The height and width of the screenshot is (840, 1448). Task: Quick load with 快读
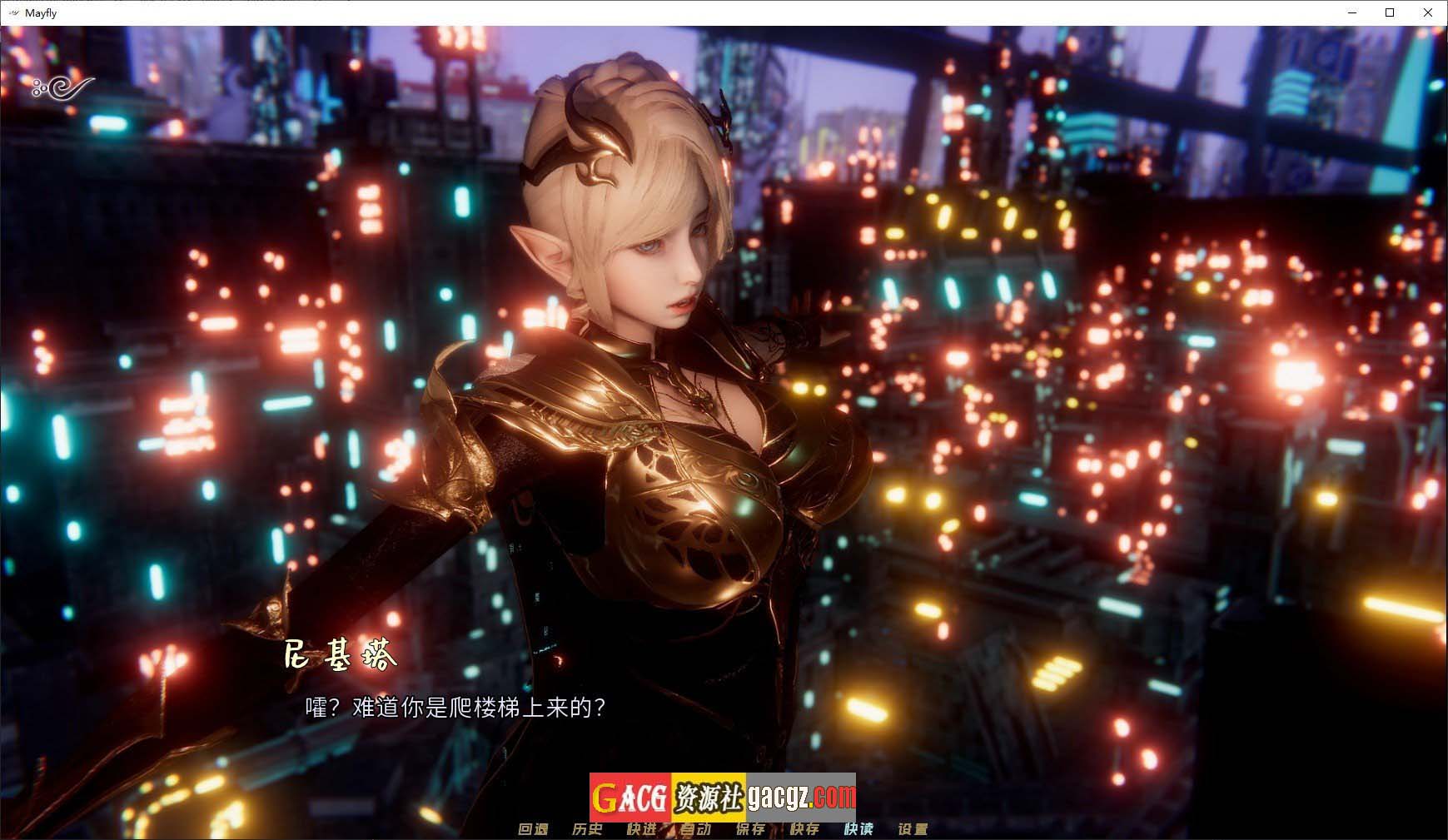pyautogui.click(x=858, y=829)
